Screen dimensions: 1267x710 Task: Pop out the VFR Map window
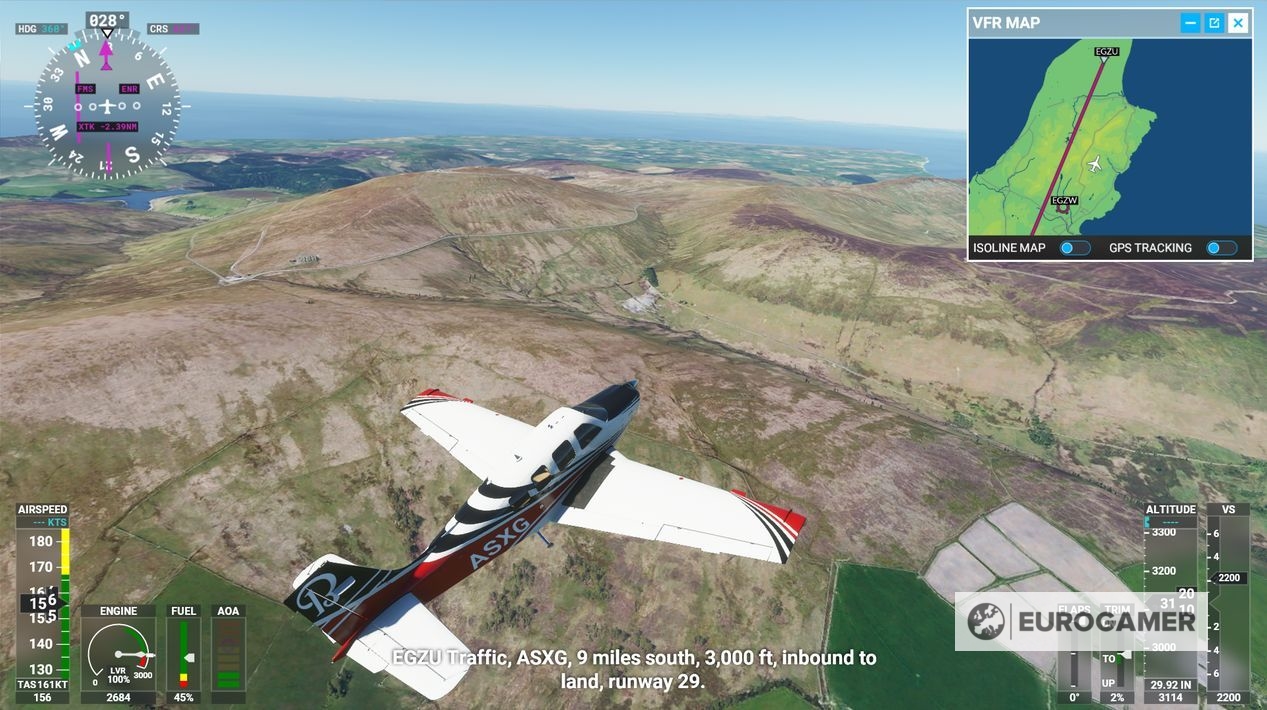pos(1214,23)
